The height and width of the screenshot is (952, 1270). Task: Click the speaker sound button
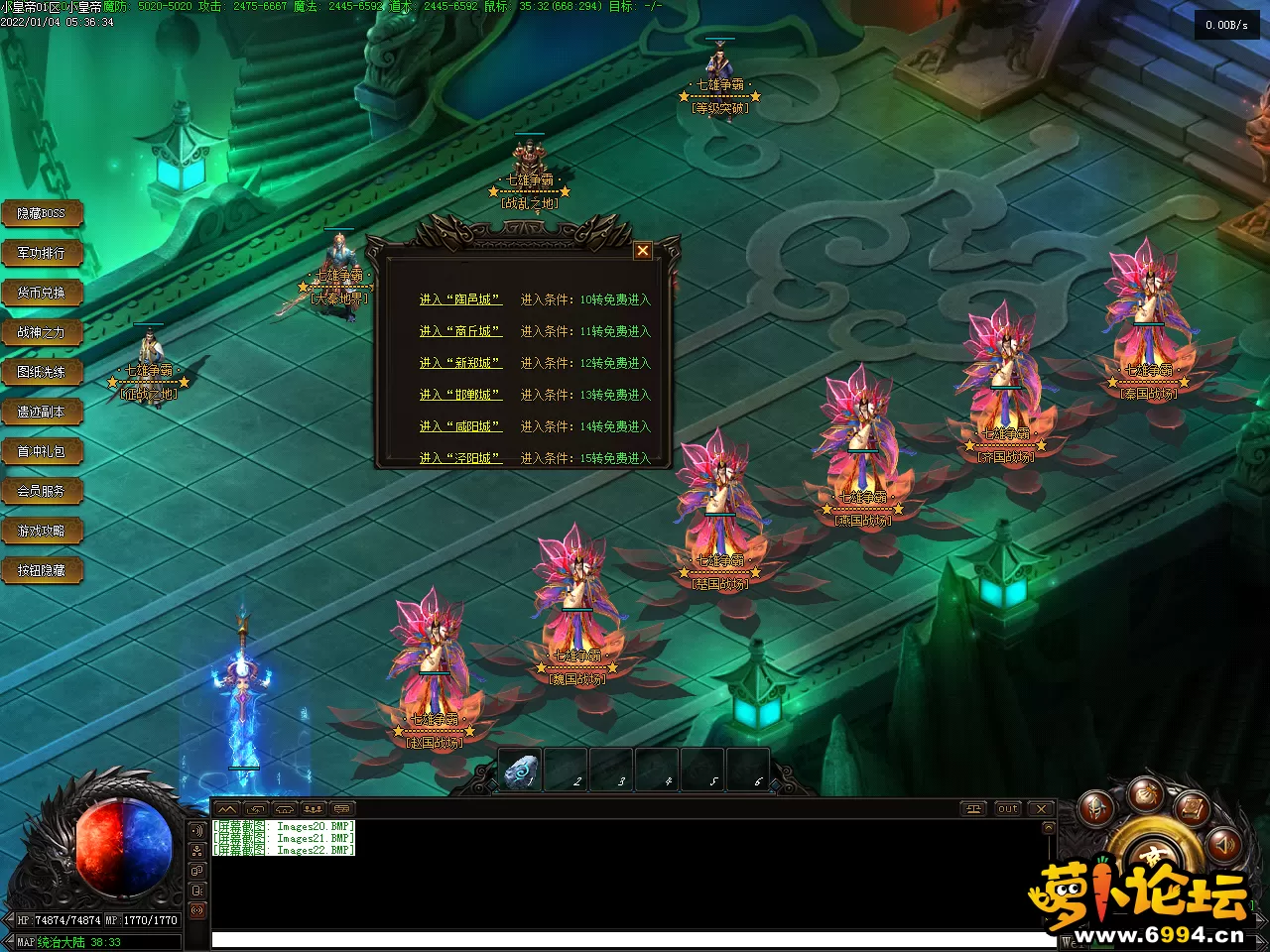point(1224,844)
